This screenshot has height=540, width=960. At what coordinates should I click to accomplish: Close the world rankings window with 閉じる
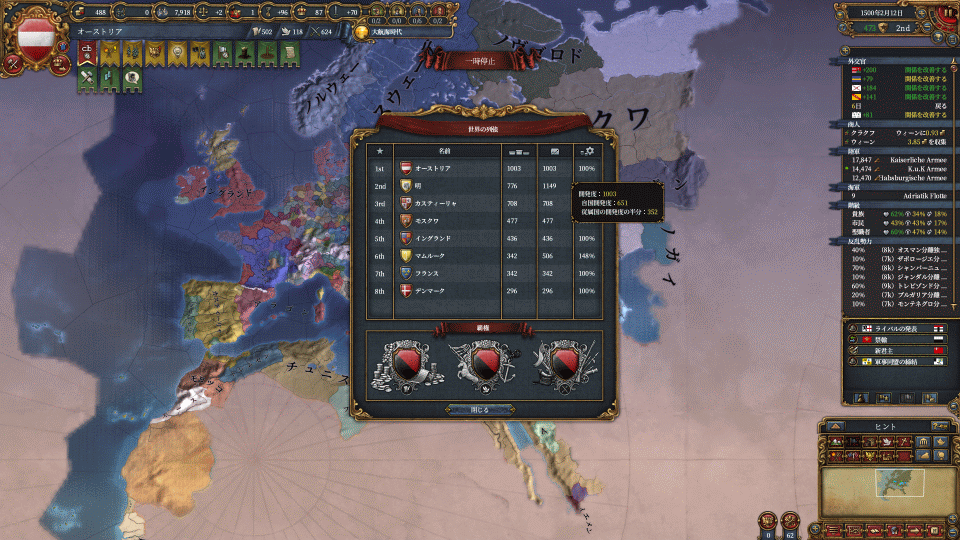point(480,409)
